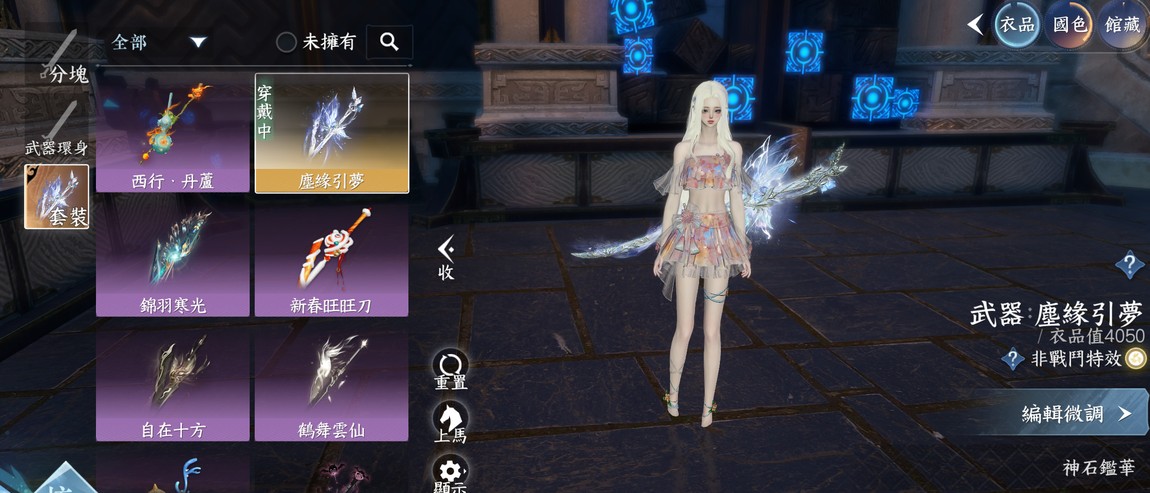Choose the 錦羽寒光 weapon skin
The image size is (1150, 493).
coord(173,256)
